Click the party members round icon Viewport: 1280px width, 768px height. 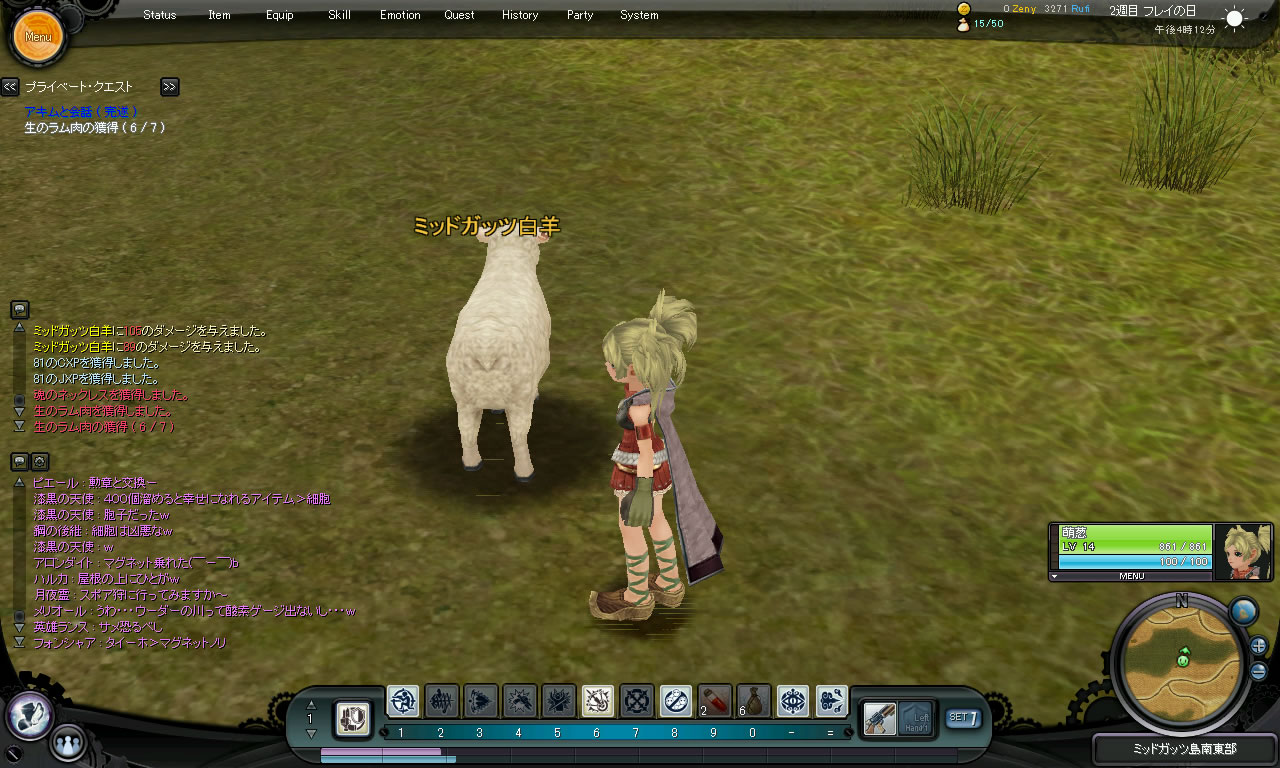click(67, 744)
